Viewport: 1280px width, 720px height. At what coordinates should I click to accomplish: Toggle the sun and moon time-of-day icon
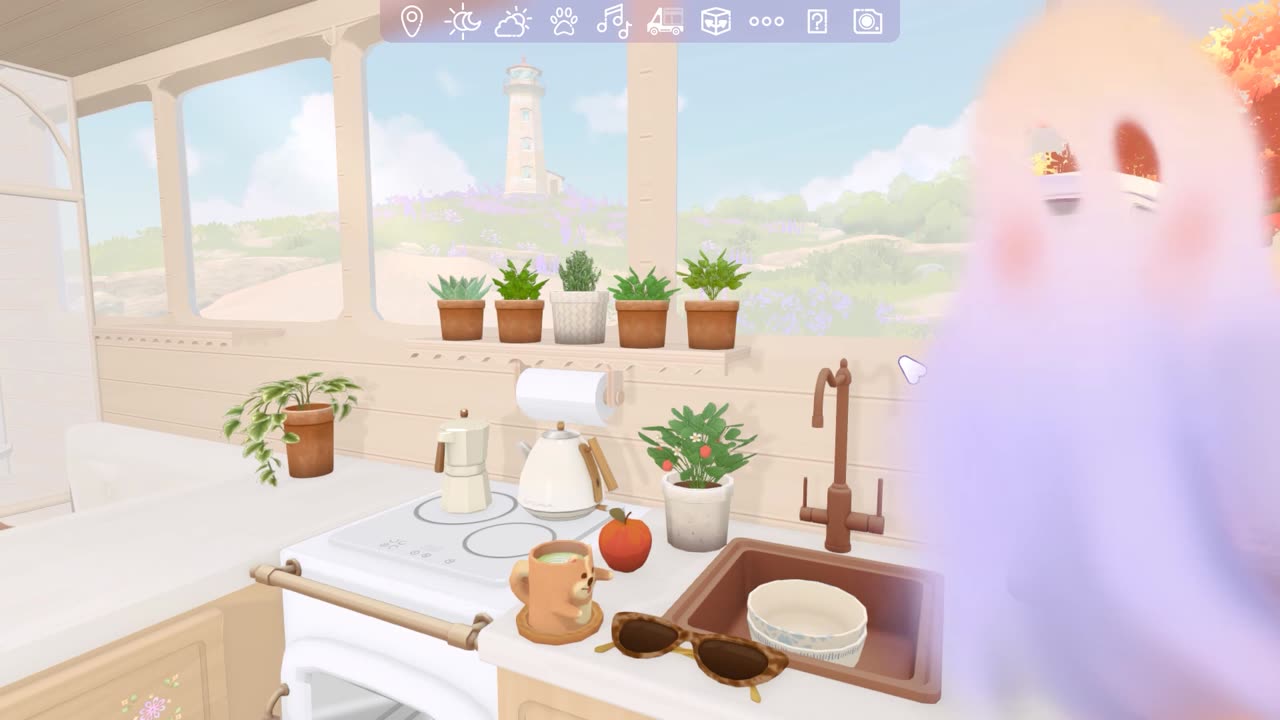coord(463,21)
